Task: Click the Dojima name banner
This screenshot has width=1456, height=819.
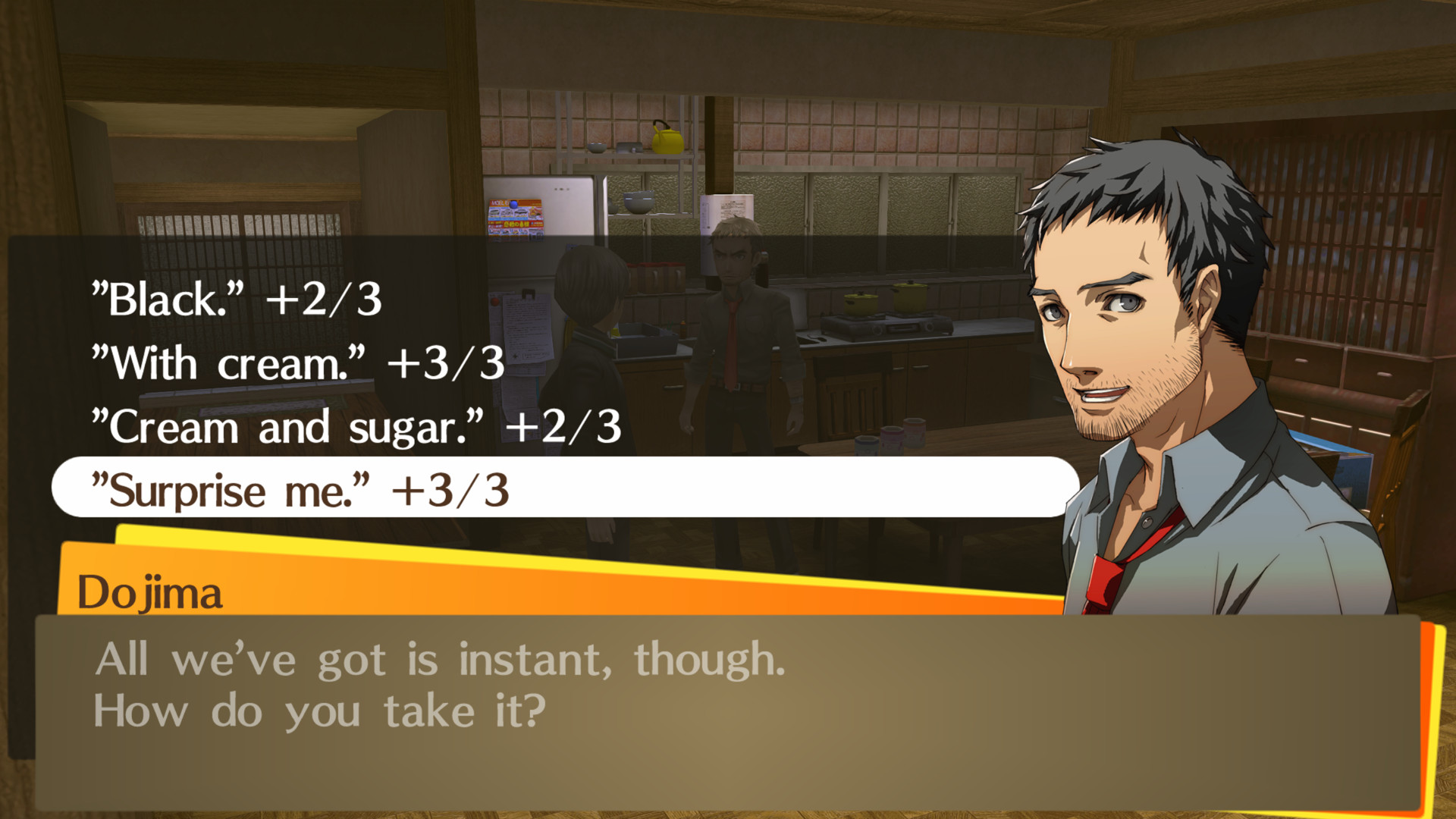Action: [x=152, y=595]
